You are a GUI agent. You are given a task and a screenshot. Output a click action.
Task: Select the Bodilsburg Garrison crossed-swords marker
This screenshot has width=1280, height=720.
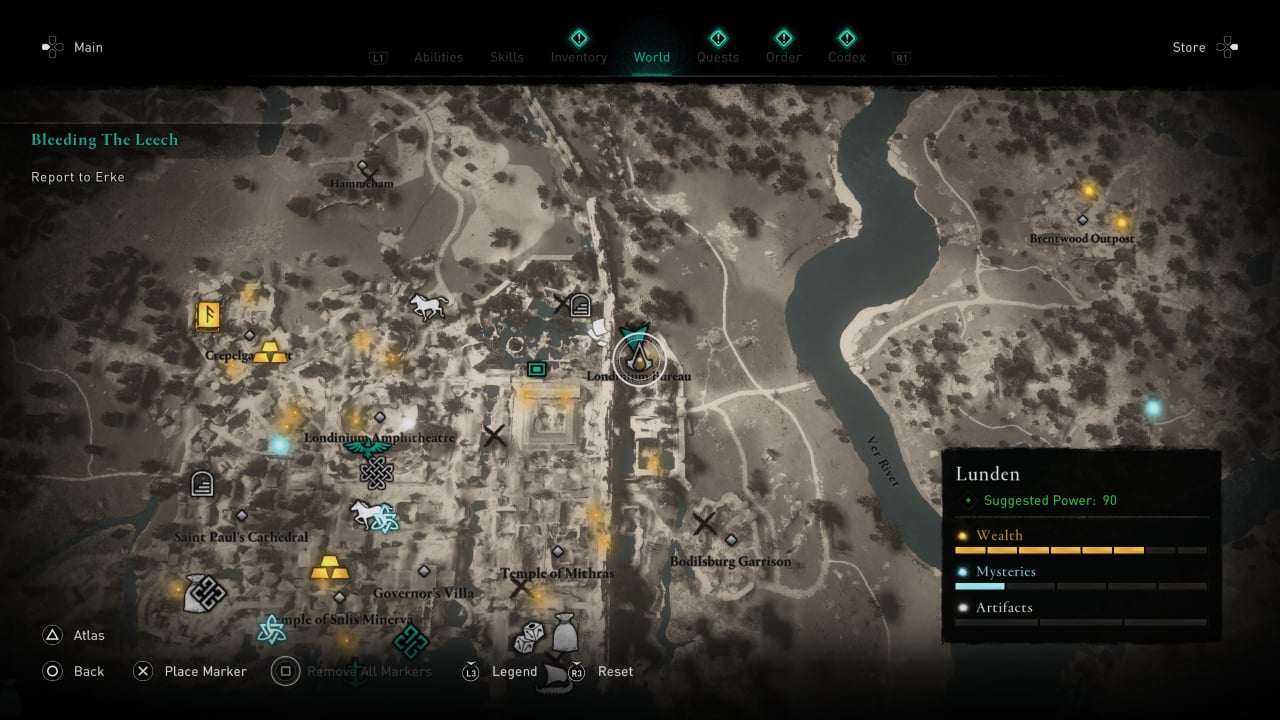(705, 523)
